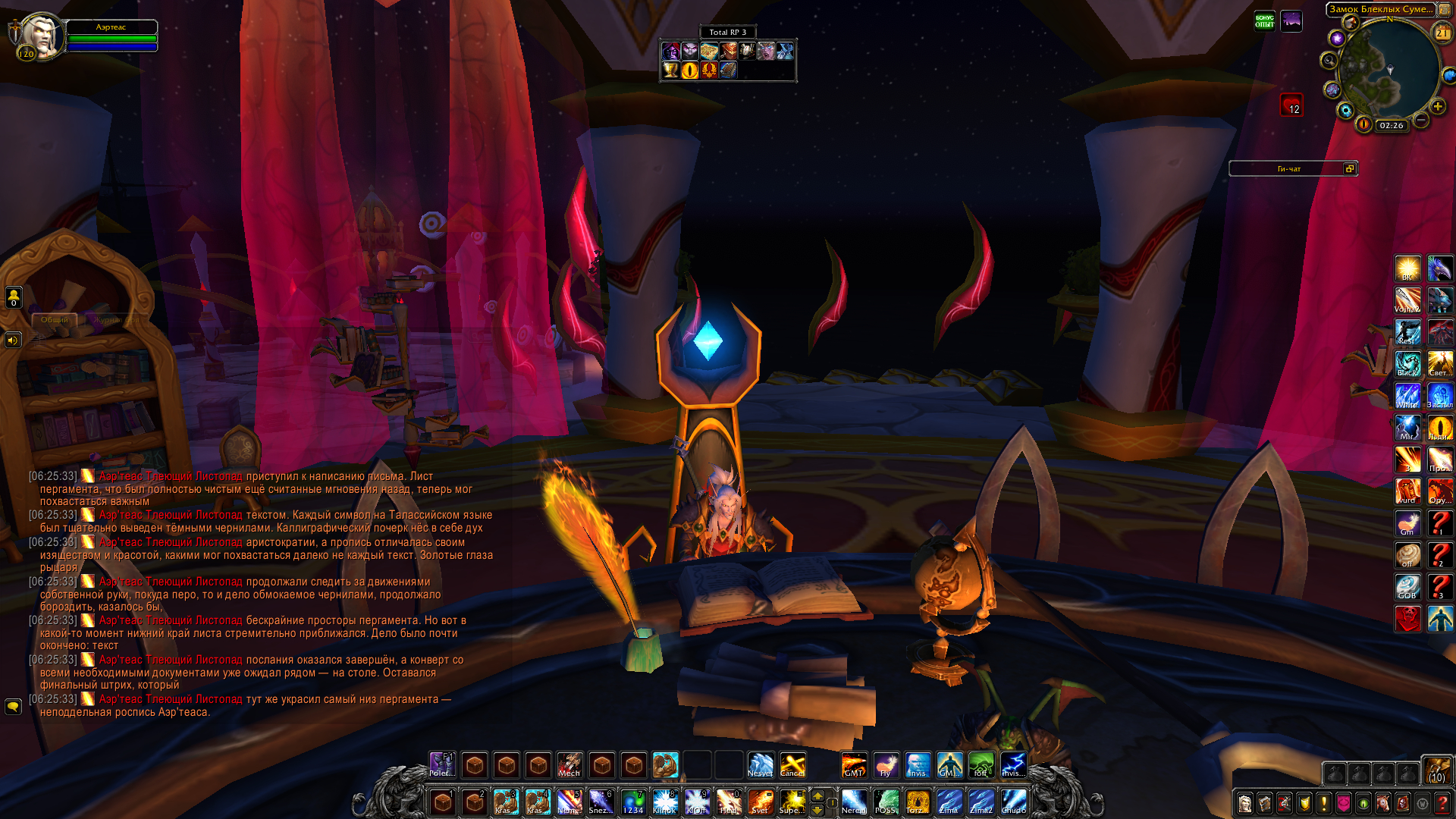The image size is (1456, 819).
Task: Switch to the Общий chat tab
Action: click(x=55, y=320)
